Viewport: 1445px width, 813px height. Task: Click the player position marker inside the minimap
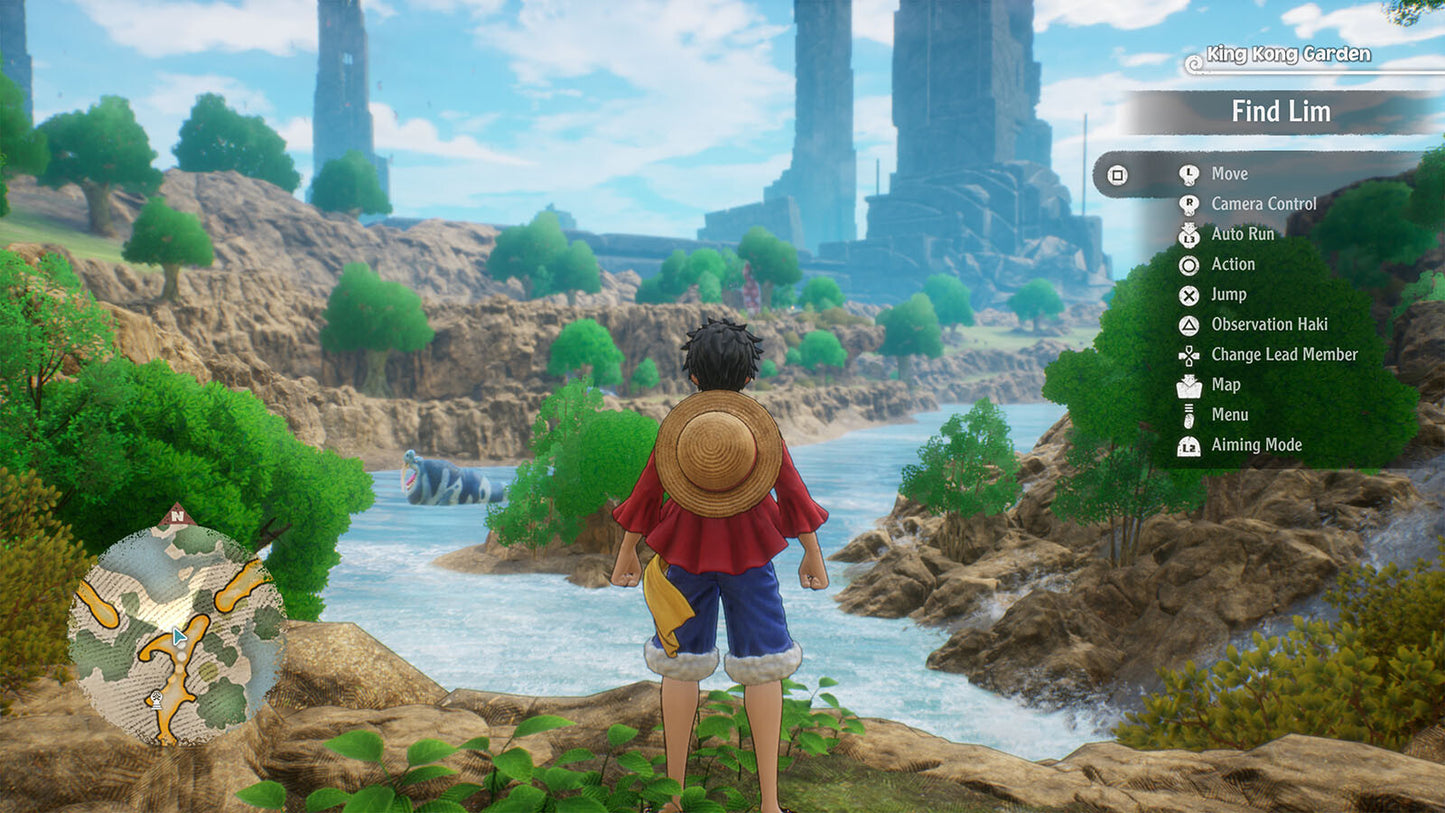(x=180, y=634)
